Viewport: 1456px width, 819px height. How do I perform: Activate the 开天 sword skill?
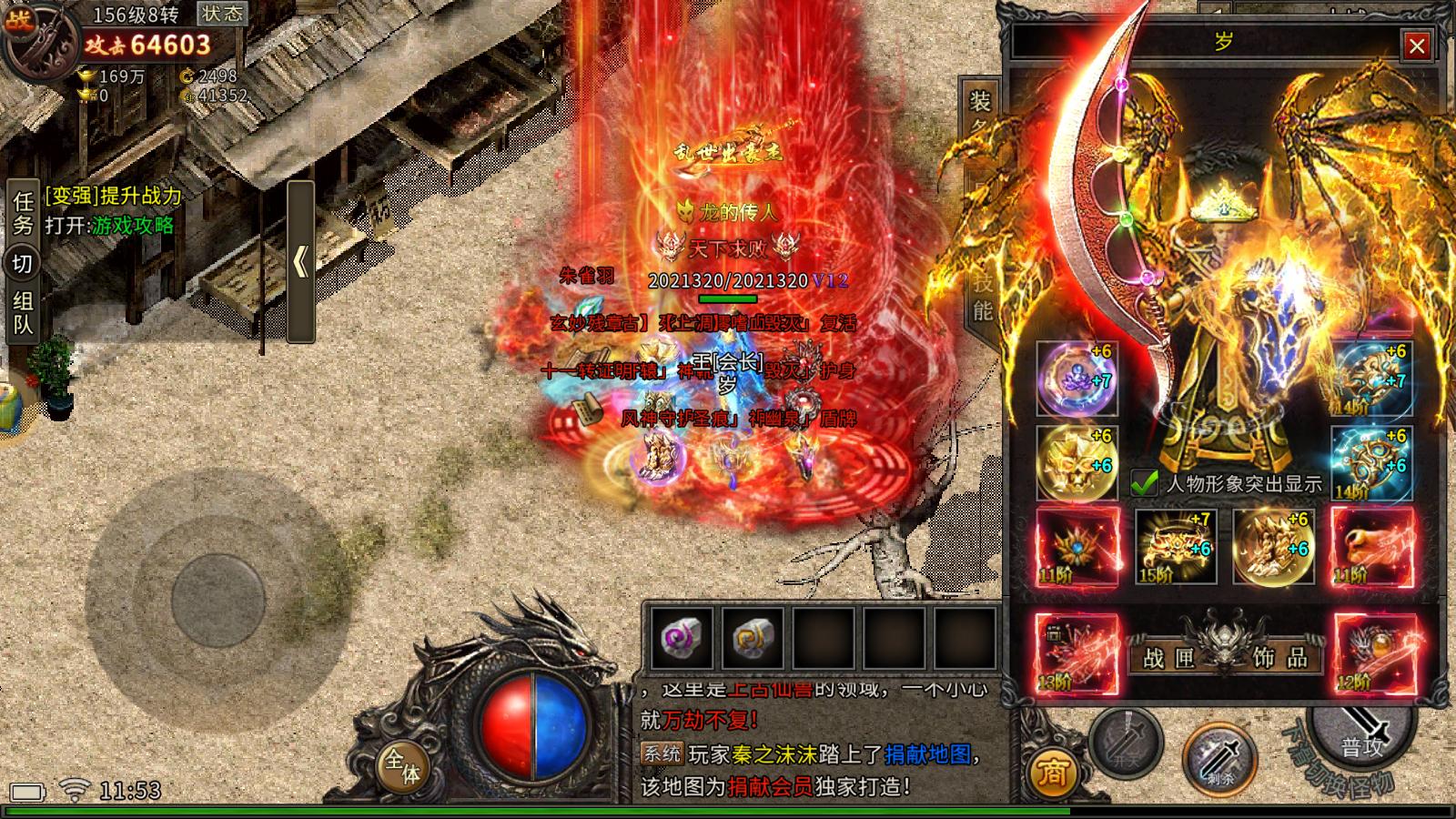tap(1126, 743)
